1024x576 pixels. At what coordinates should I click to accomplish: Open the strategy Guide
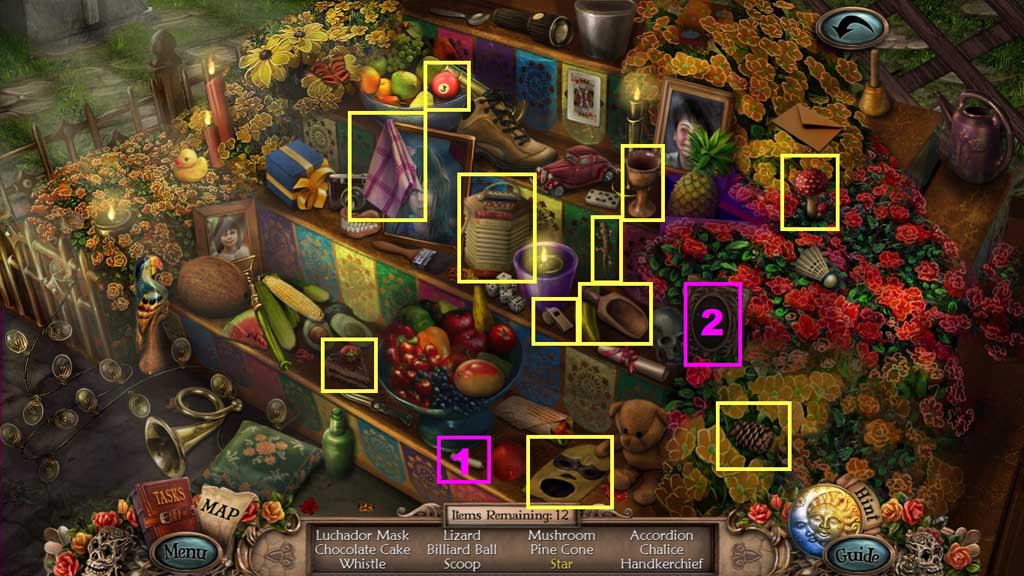(859, 554)
